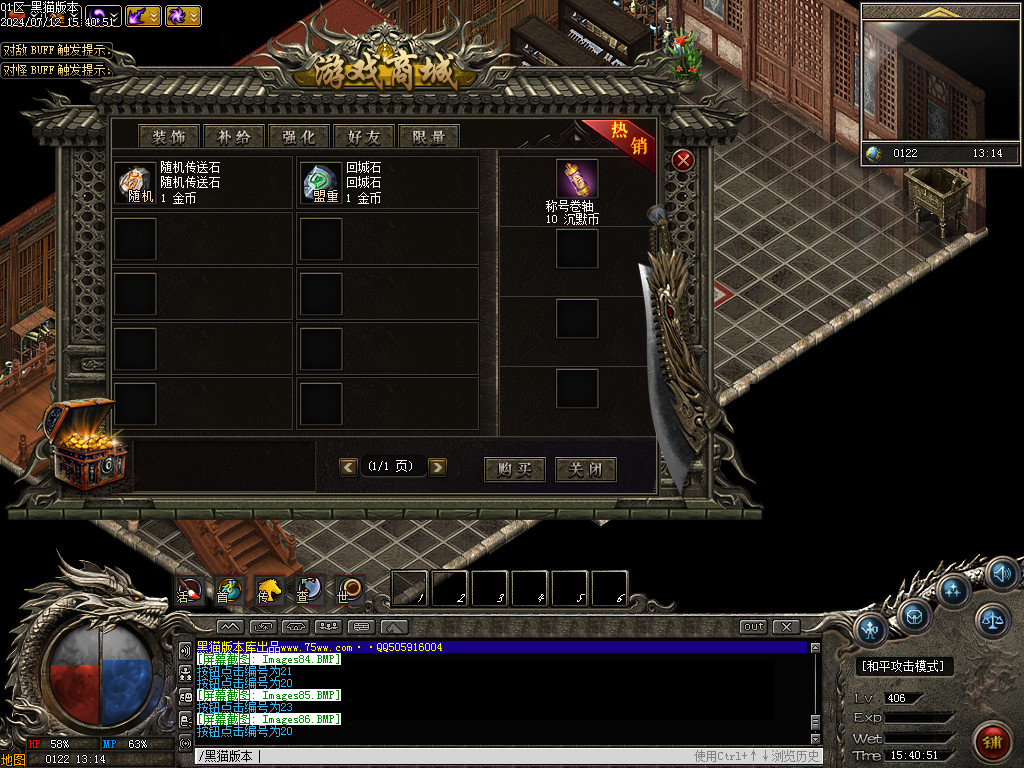Open the minimap in the corner
1024x768 pixels.
click(940, 82)
